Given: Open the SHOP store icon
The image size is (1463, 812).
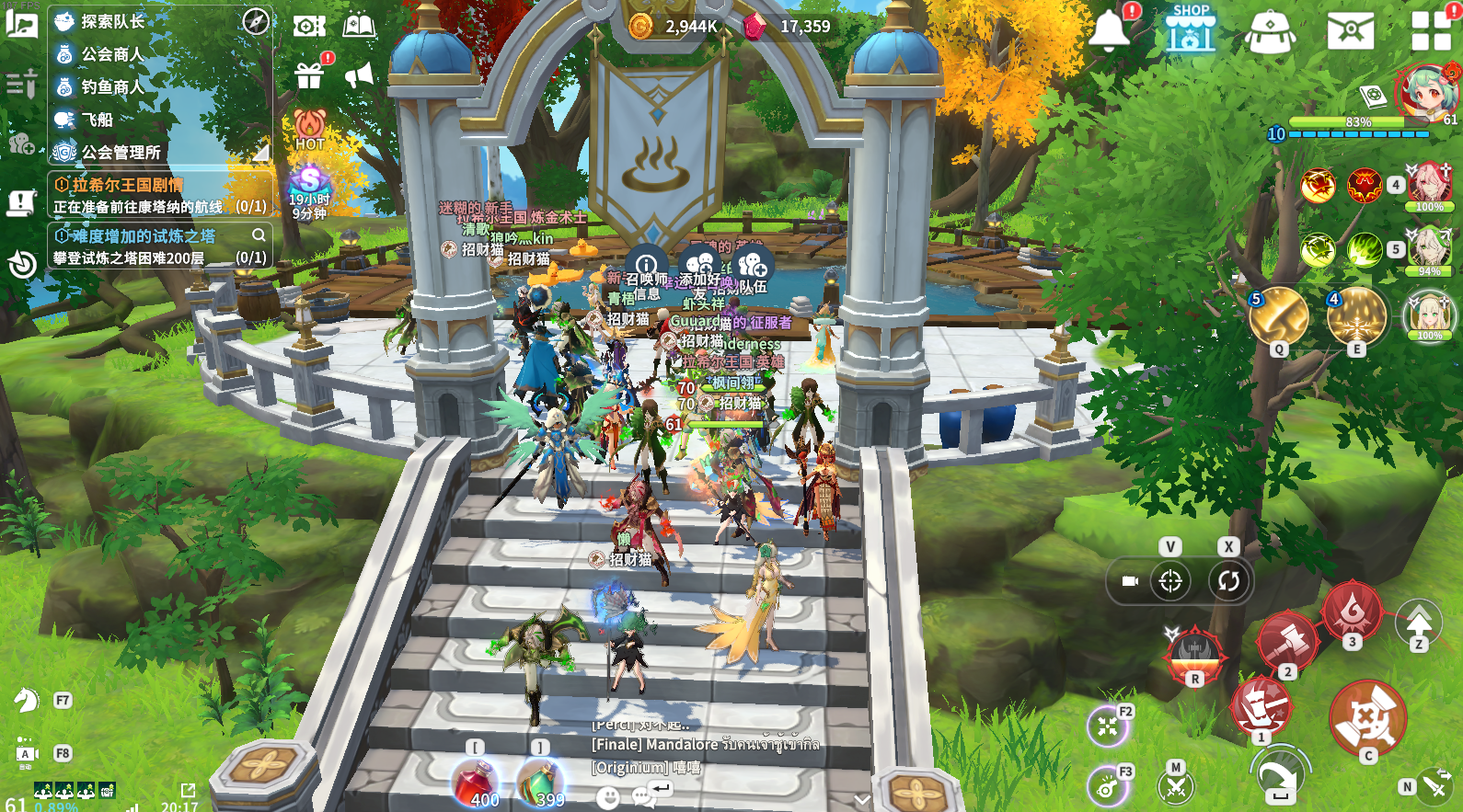Looking at the screenshot, I should tap(1190, 29).
